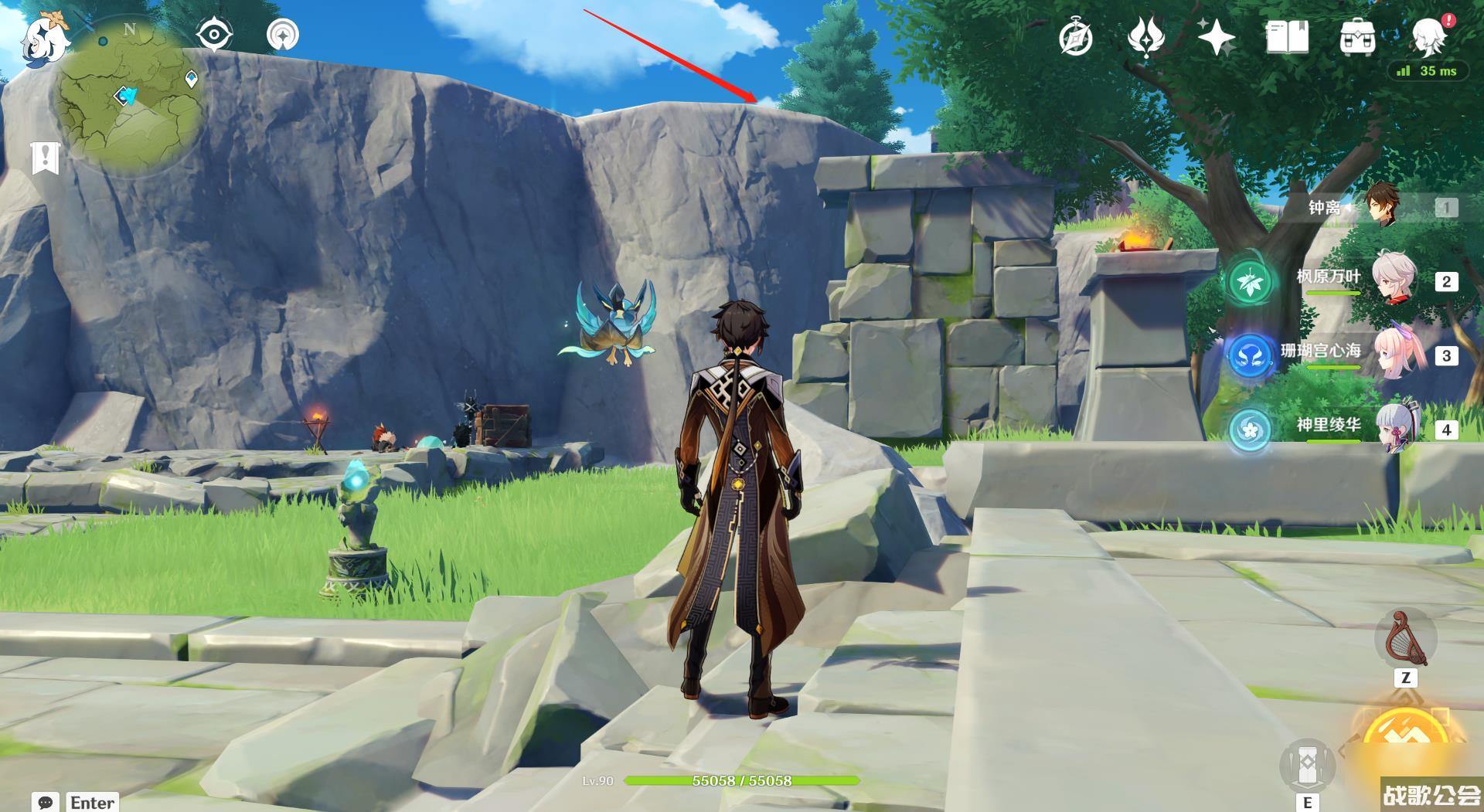This screenshot has width=1484, height=812.
Task: Activate the Elemental Skill stone pillar icon
Action: tap(1307, 765)
